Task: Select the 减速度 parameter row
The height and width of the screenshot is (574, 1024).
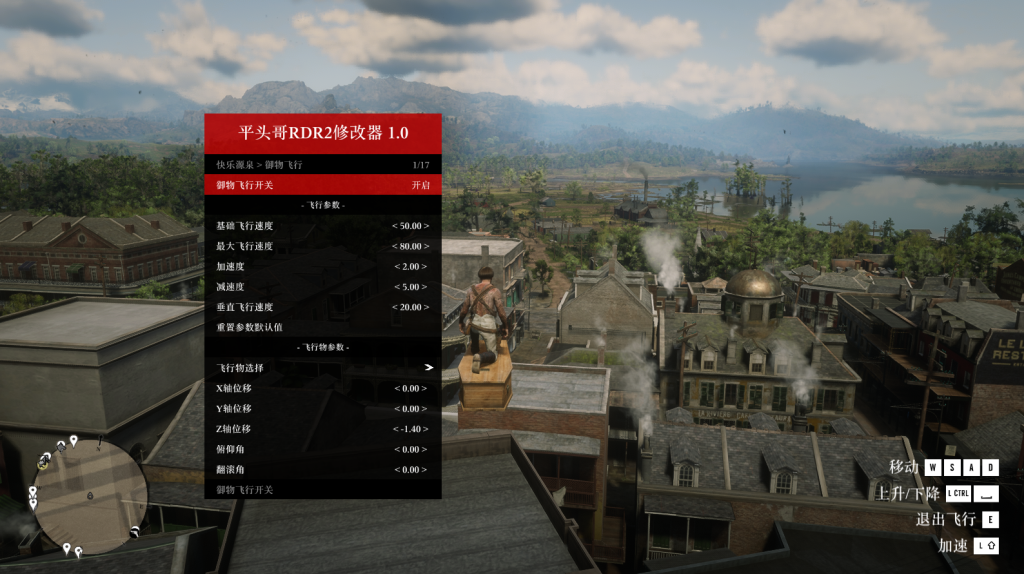Action: point(323,287)
